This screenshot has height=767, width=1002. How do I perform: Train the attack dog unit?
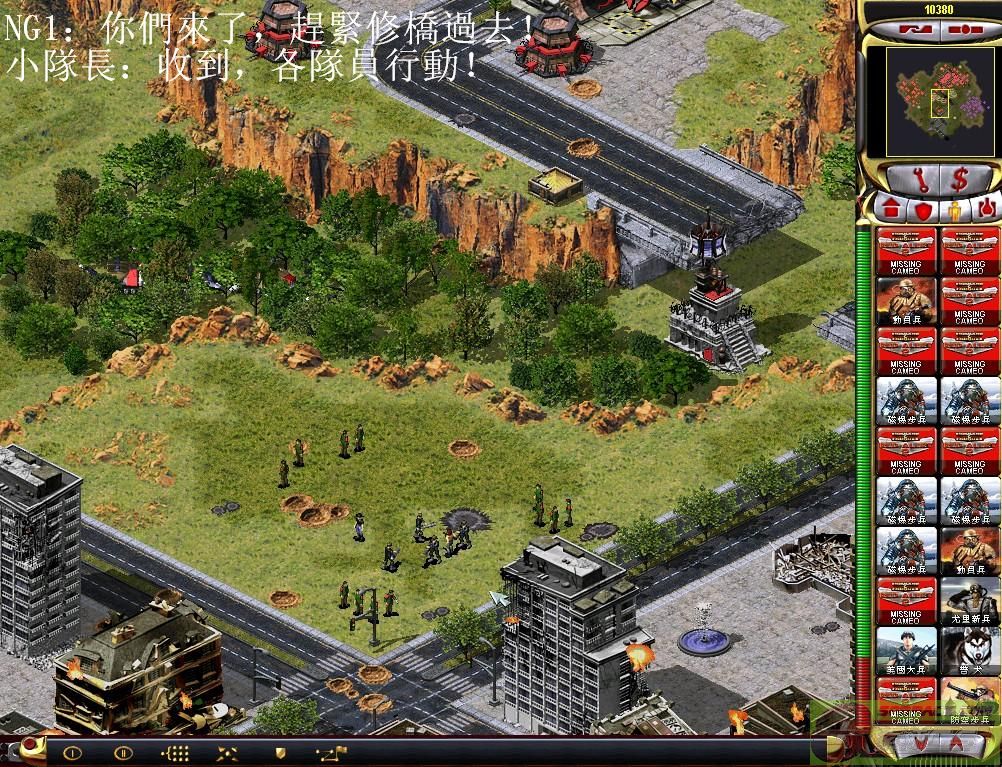click(969, 652)
